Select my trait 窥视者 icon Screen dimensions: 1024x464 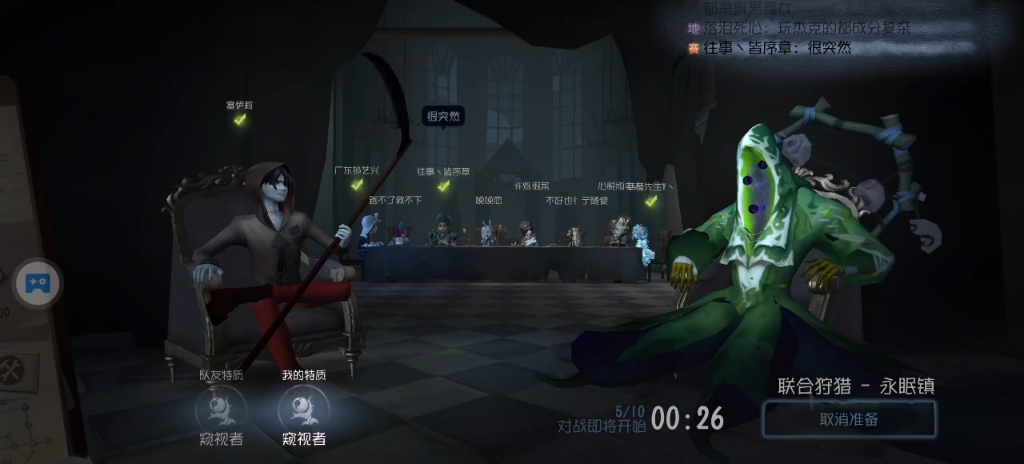(x=301, y=407)
